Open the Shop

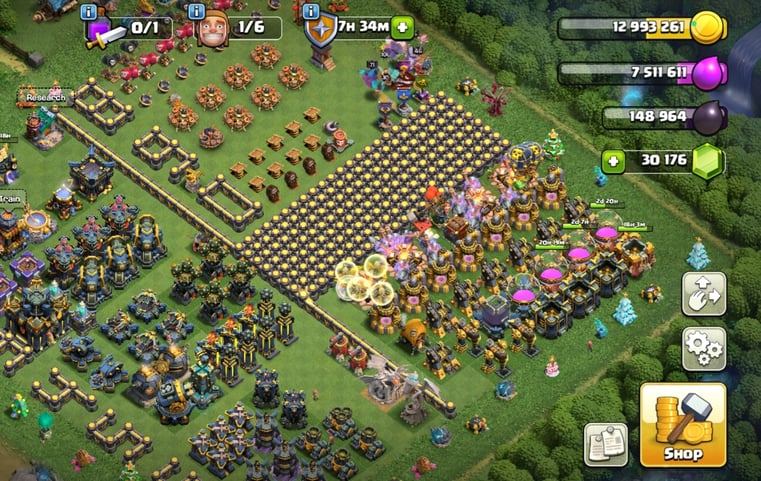[682, 425]
